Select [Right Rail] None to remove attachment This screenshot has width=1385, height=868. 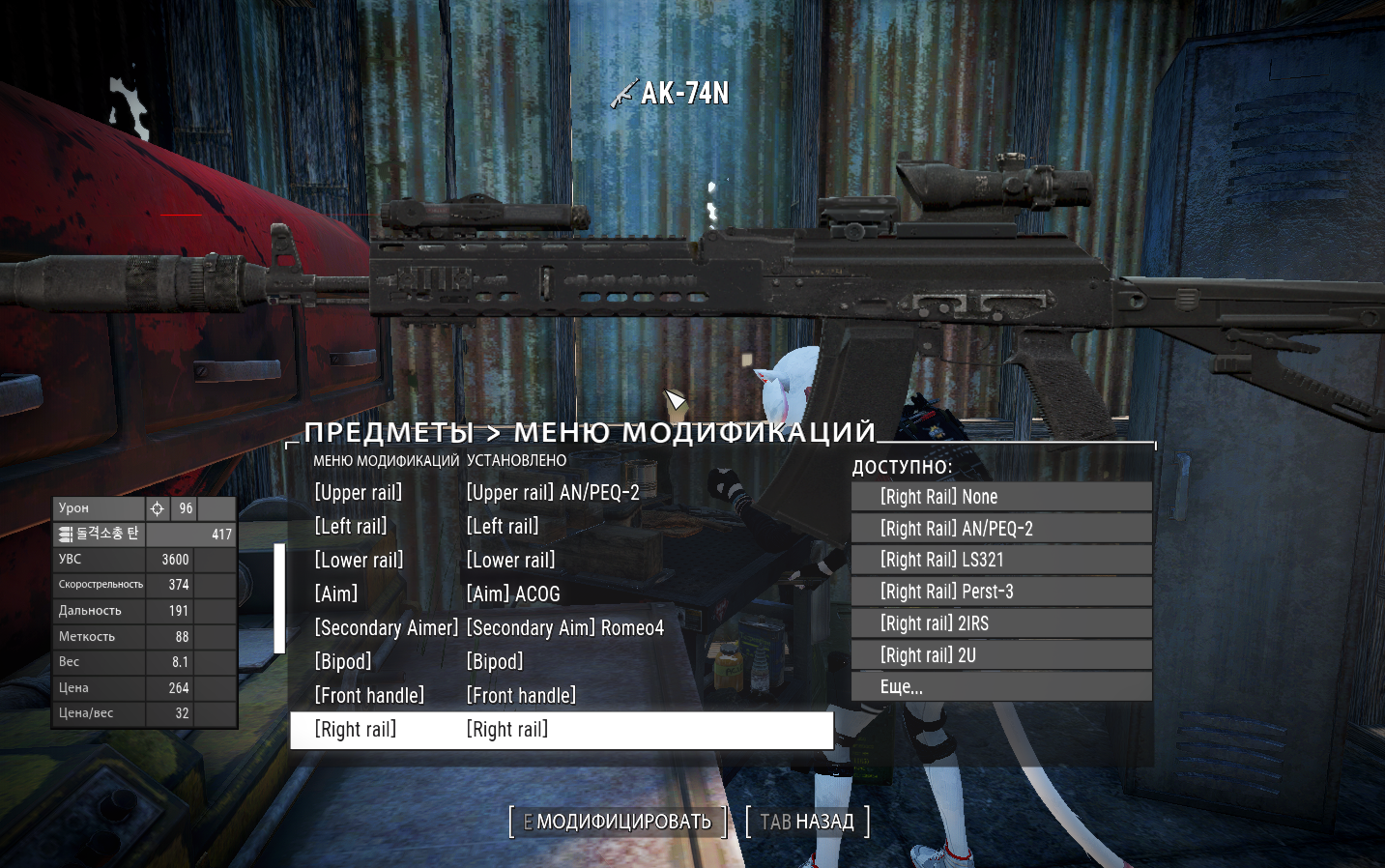(x=1000, y=496)
